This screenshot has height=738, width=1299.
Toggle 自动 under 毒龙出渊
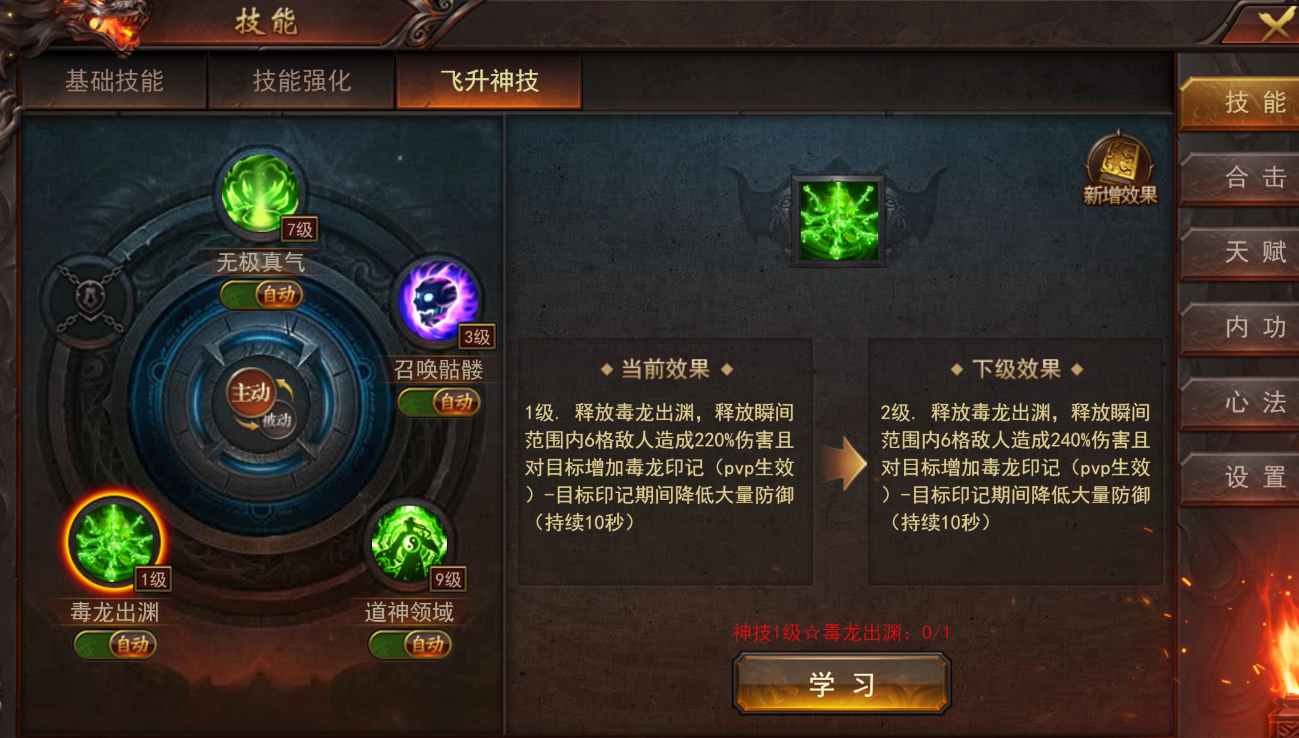[115, 645]
